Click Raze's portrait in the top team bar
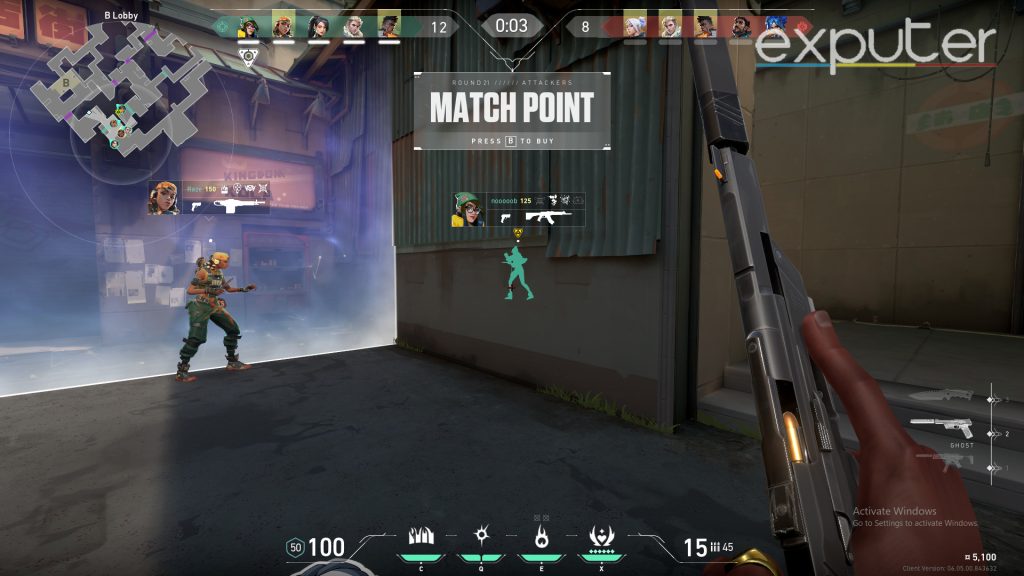The height and width of the screenshot is (576, 1024). point(283,25)
